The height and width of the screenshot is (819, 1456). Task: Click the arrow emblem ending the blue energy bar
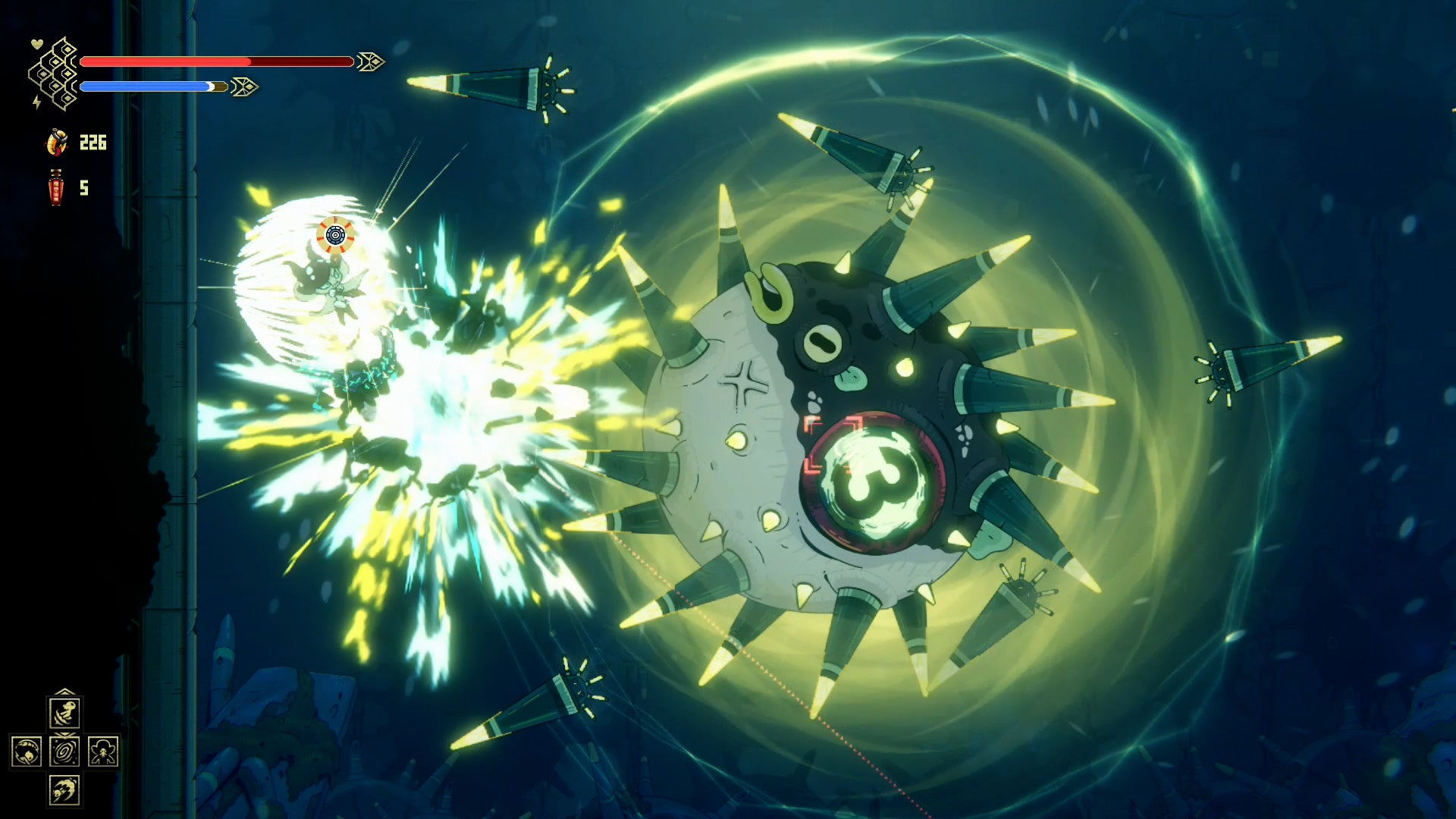pos(244,87)
